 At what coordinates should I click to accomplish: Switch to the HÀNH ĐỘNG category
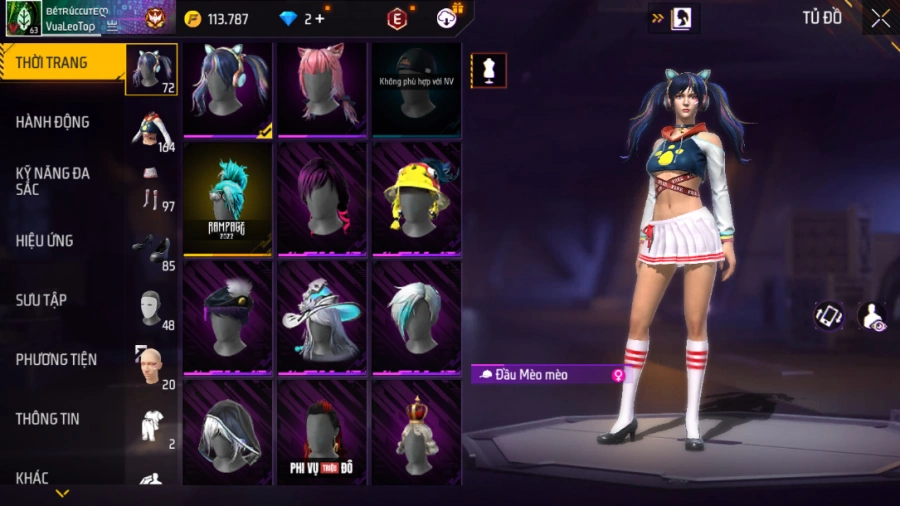(53, 122)
